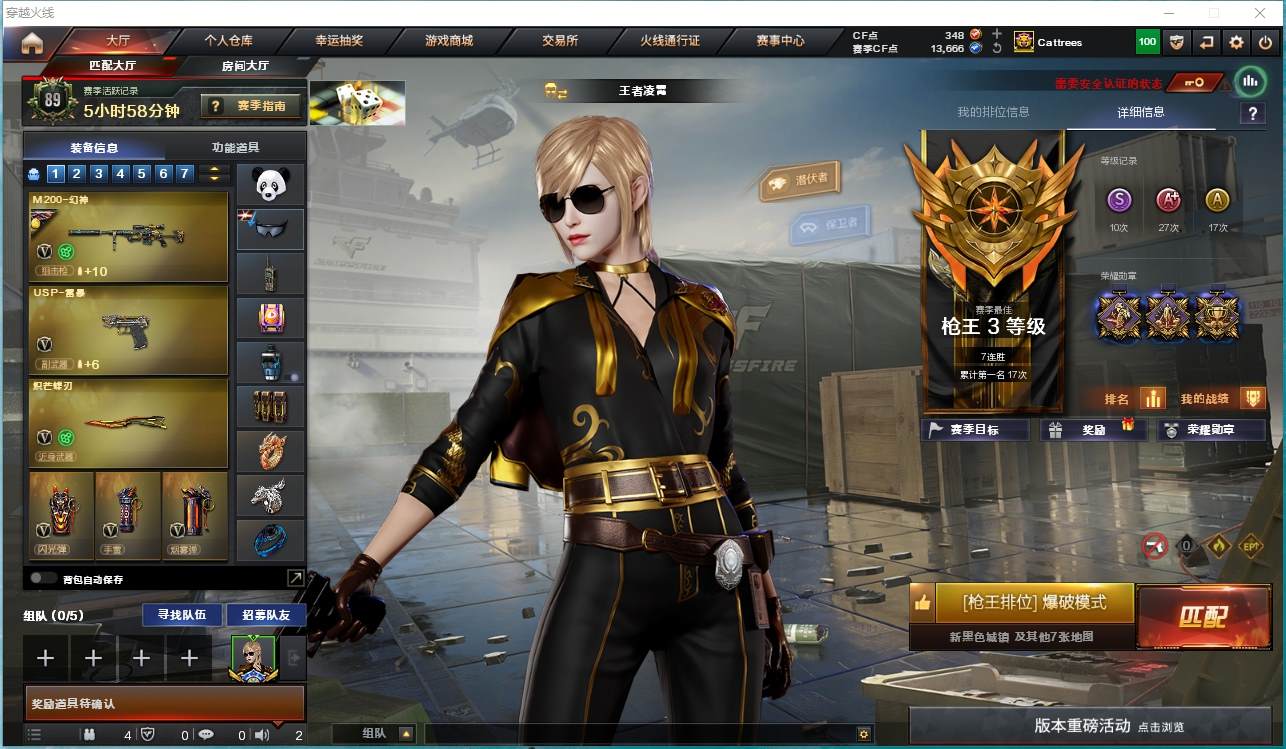Choose backpack number 3
The height and width of the screenshot is (749, 1286).
coord(99,174)
